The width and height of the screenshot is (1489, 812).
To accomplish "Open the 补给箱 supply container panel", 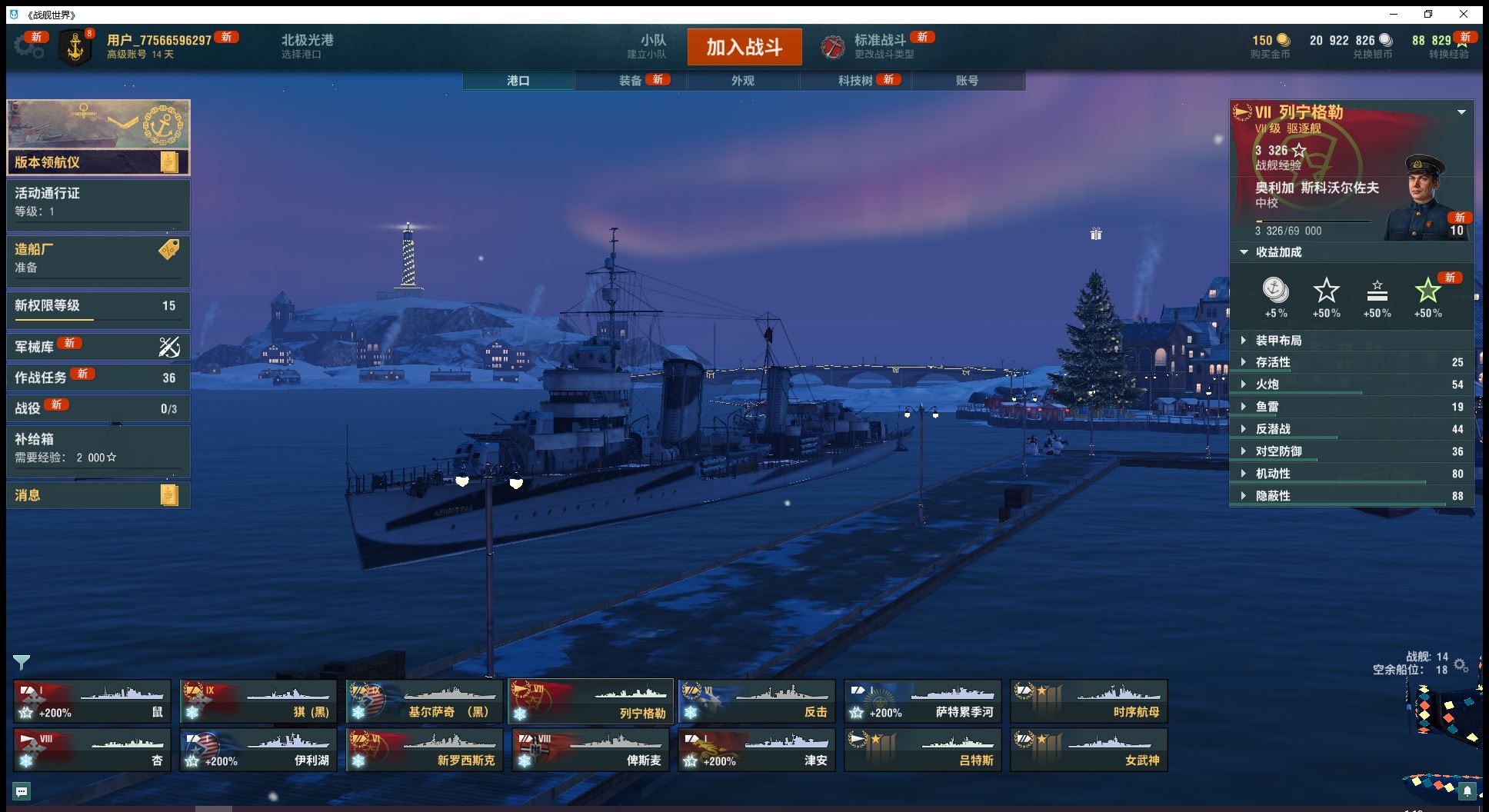I will tap(98, 448).
